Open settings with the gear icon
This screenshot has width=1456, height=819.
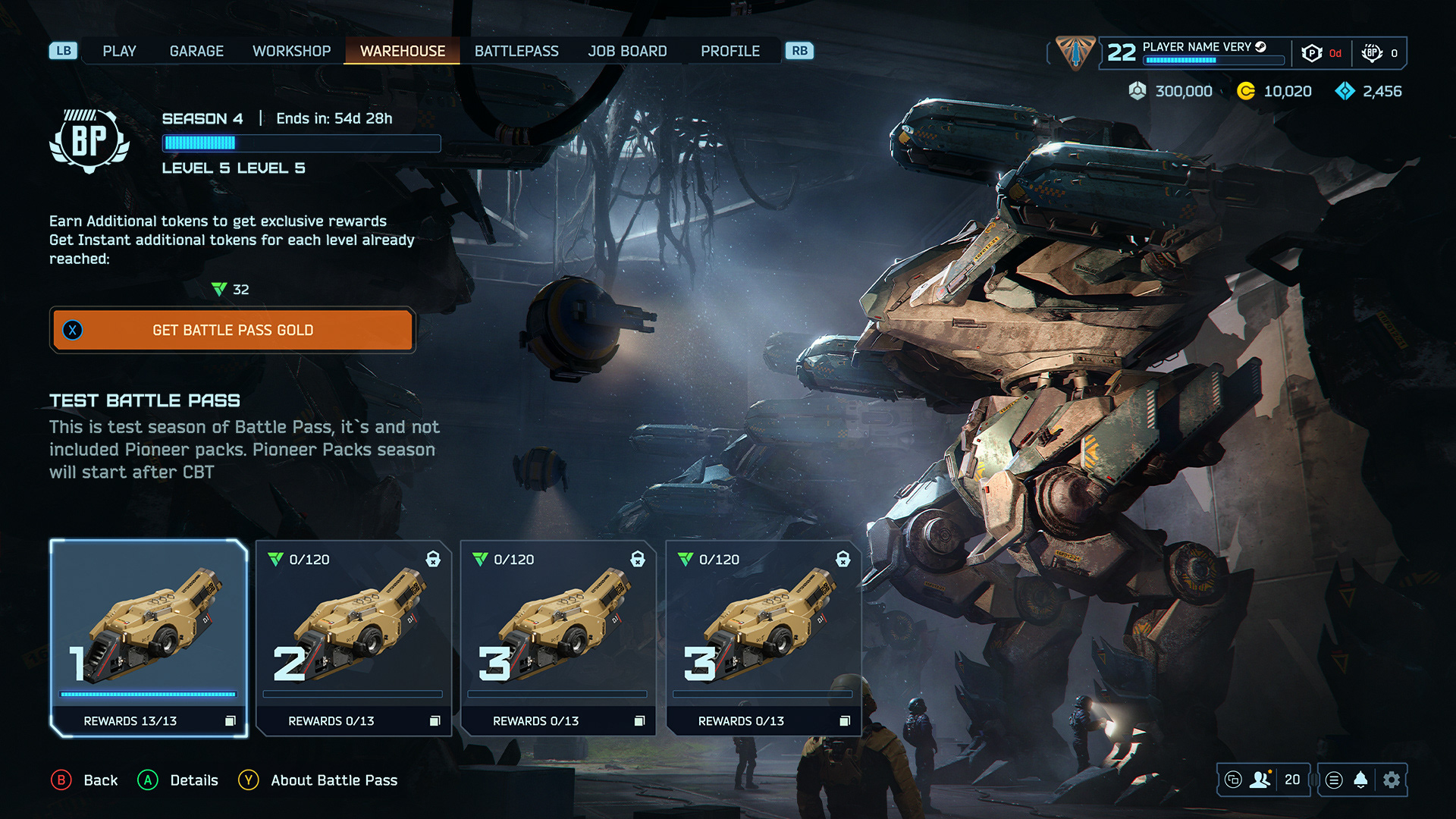(1392, 780)
